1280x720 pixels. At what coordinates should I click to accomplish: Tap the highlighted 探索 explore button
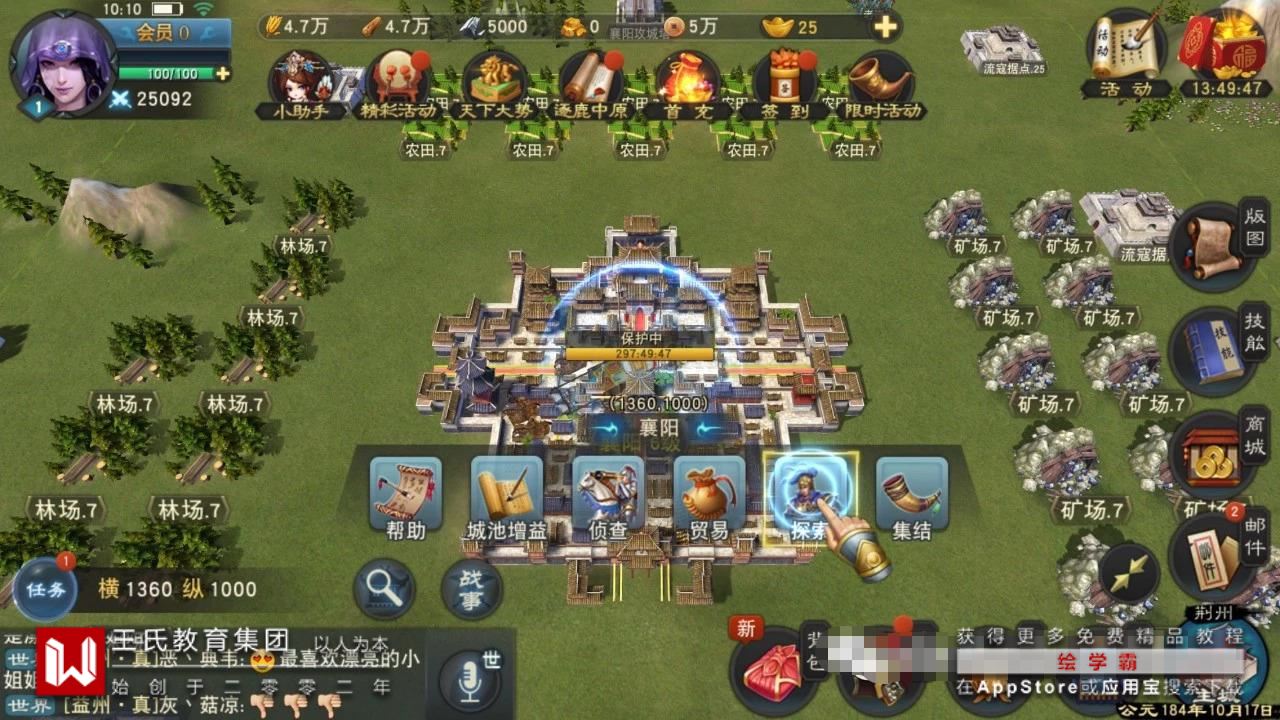click(810, 497)
